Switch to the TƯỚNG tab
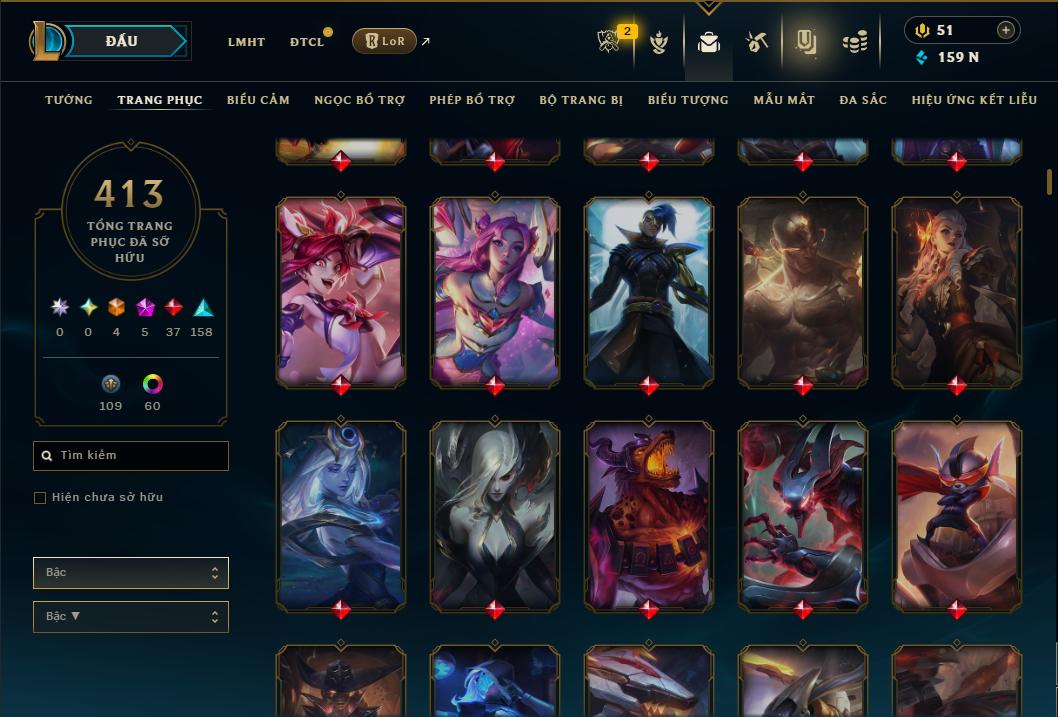The width and height of the screenshot is (1058, 717). pyautogui.click(x=69, y=100)
